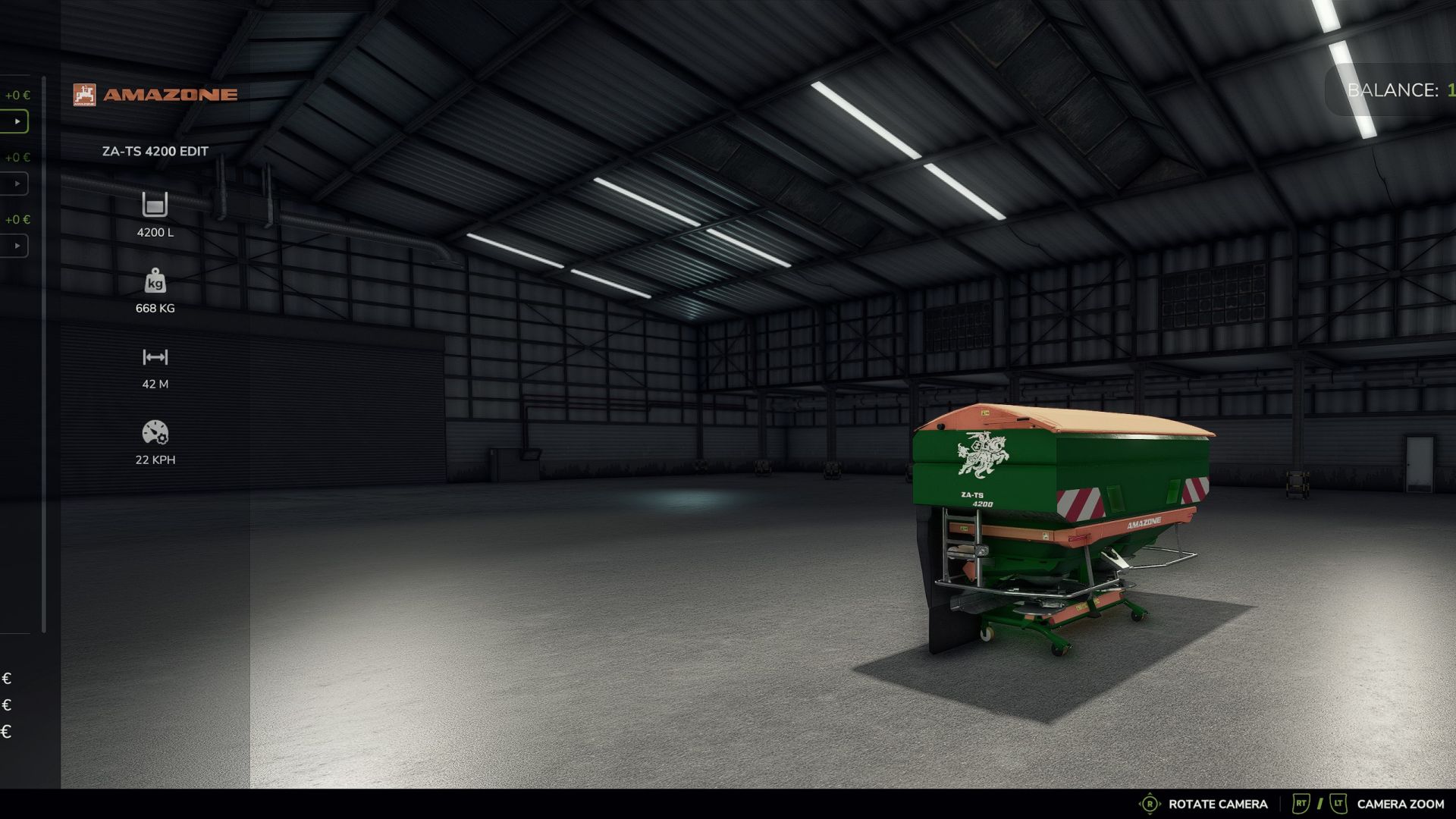Click the small Amazone tractor emblem icon

tap(85, 94)
